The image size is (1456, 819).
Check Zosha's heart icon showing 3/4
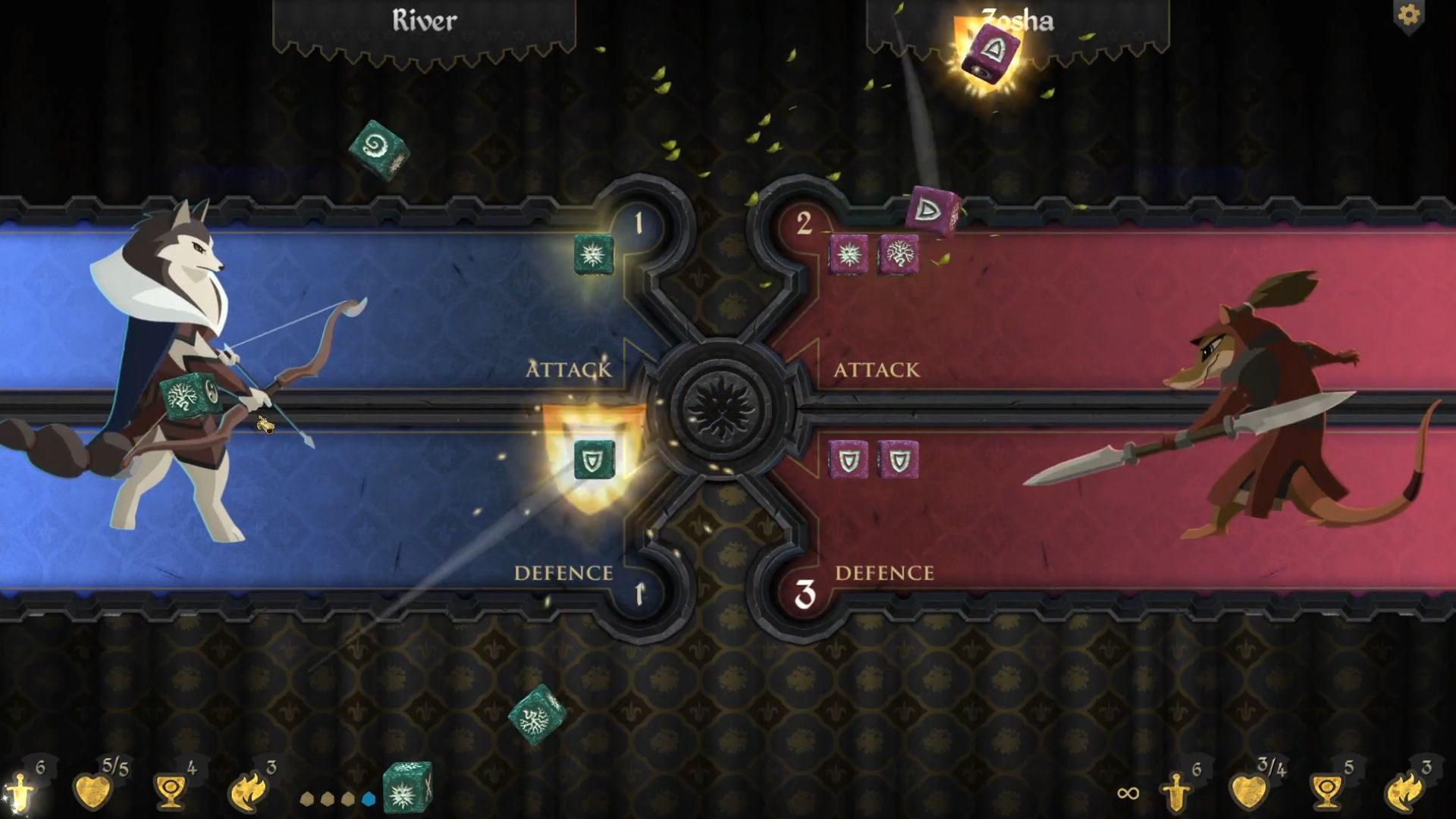click(x=1248, y=792)
